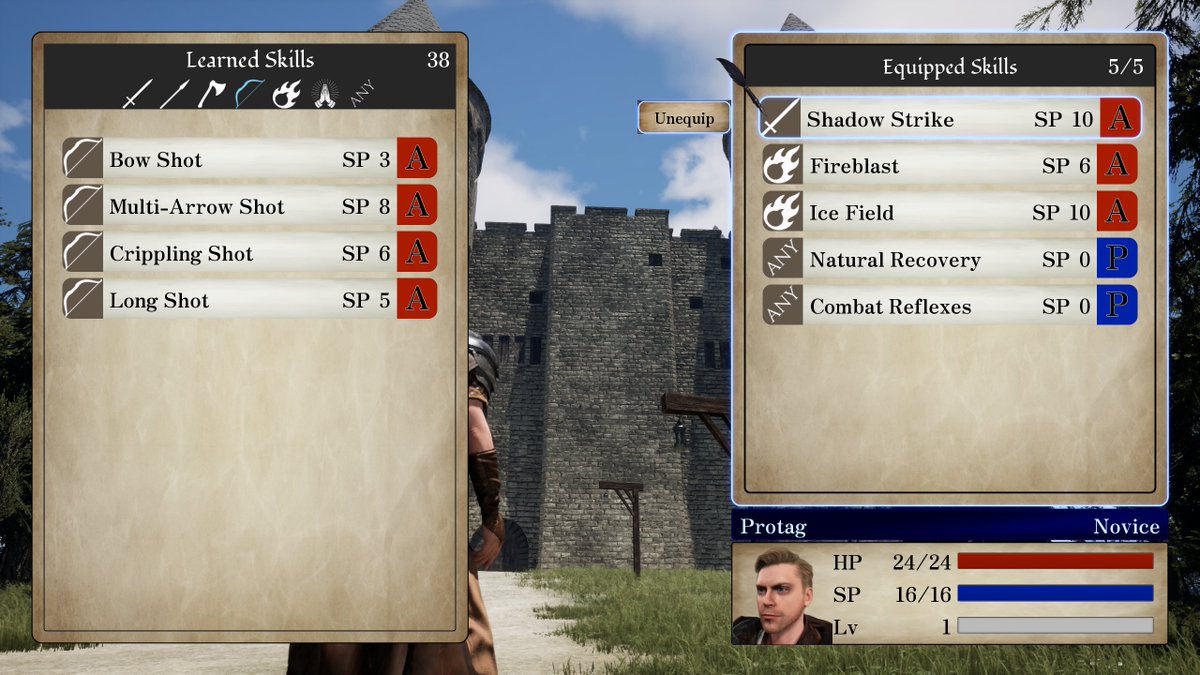Click the Unequip button
The height and width of the screenshot is (675, 1200).
point(684,118)
